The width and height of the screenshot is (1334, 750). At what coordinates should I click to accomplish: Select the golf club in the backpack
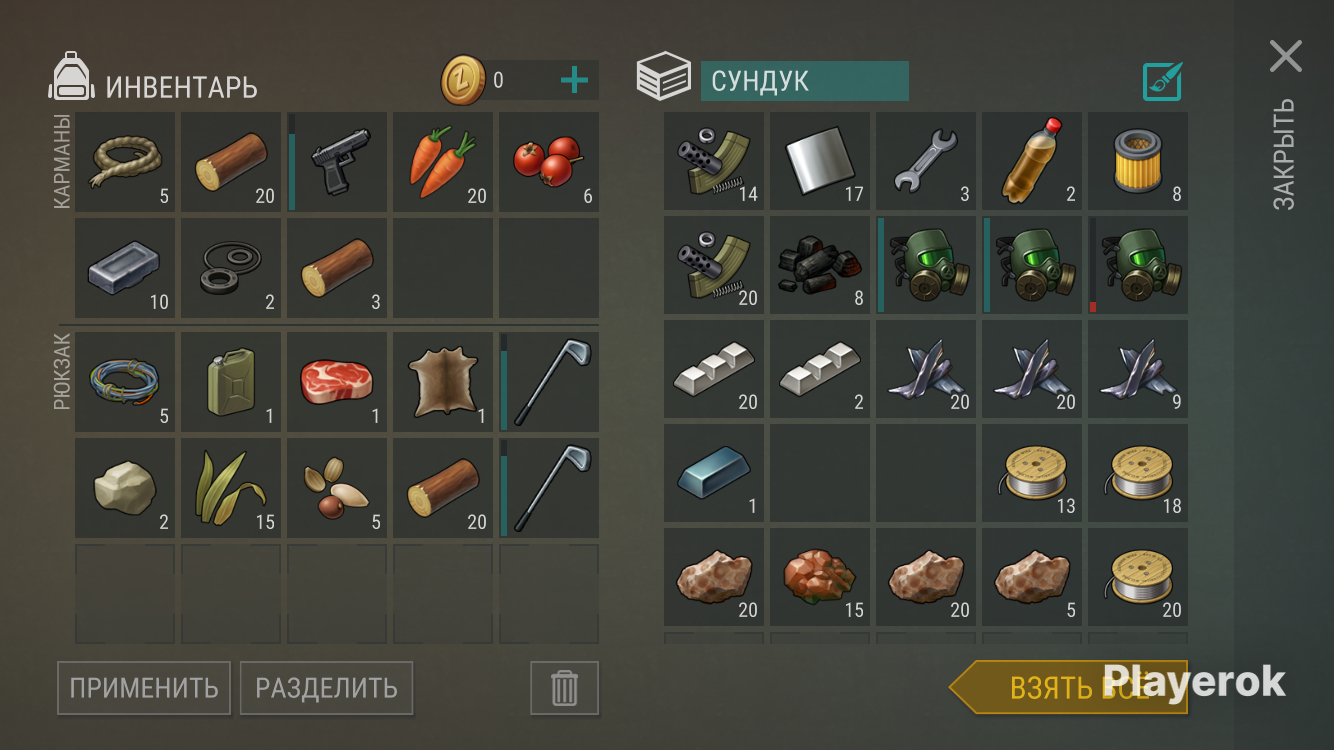pos(548,382)
